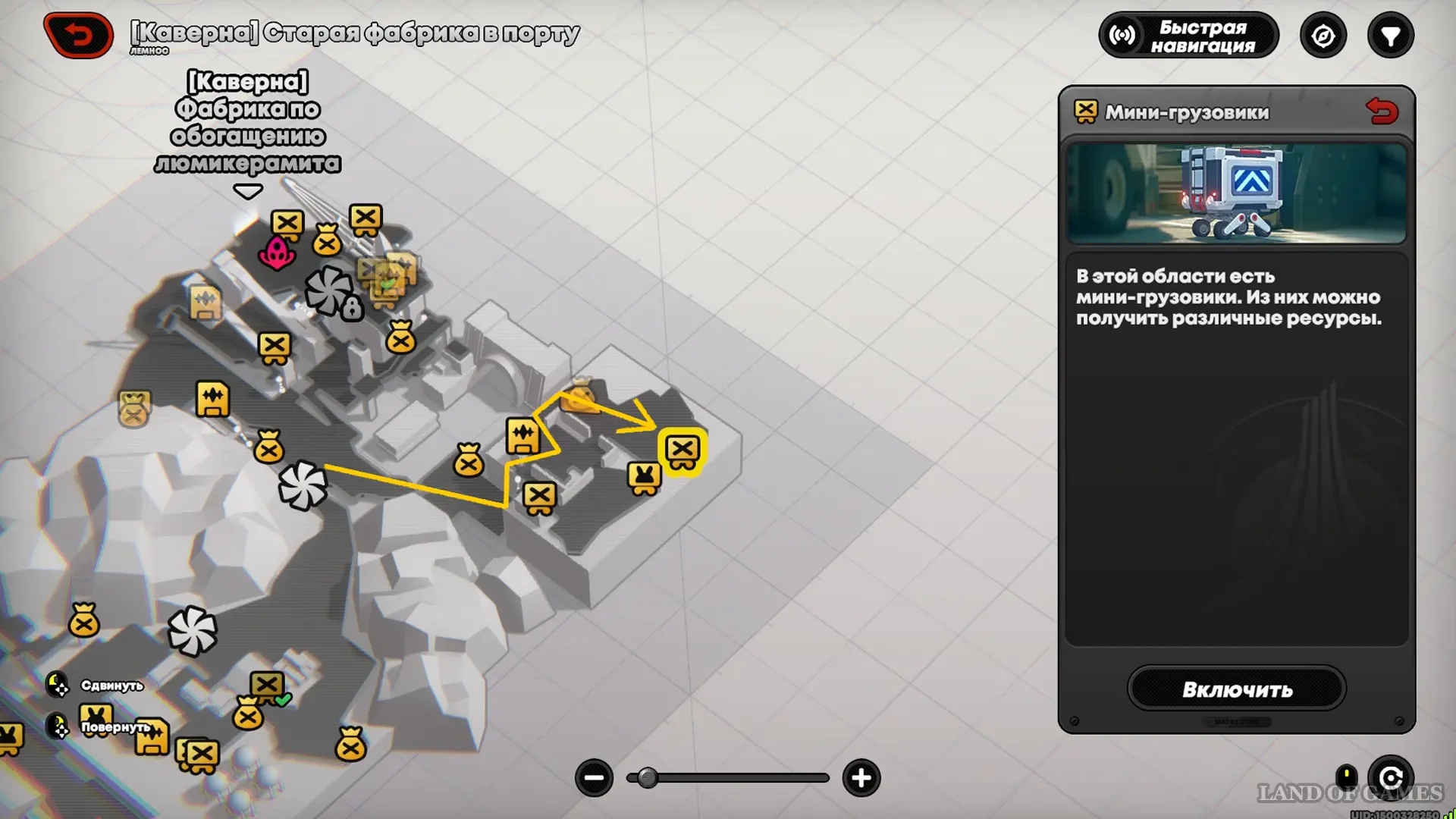Open the map filter funnel

click(x=1390, y=36)
